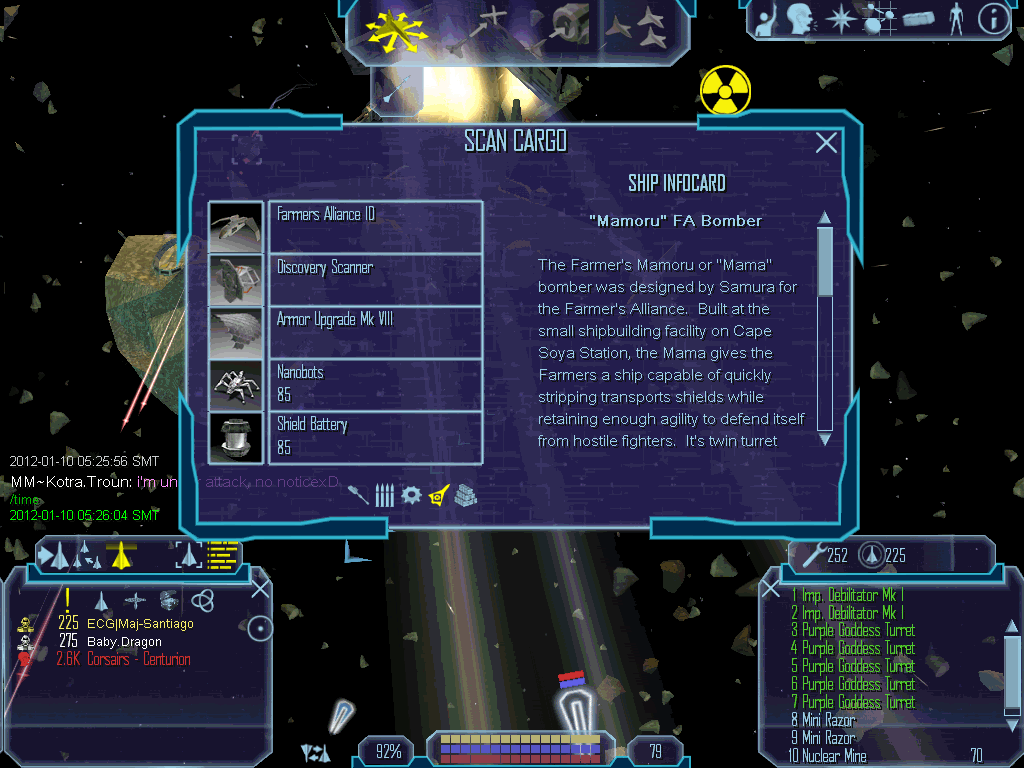Select Corsairs - Centurion contact
This screenshot has height=768, width=1024.
(x=138, y=659)
